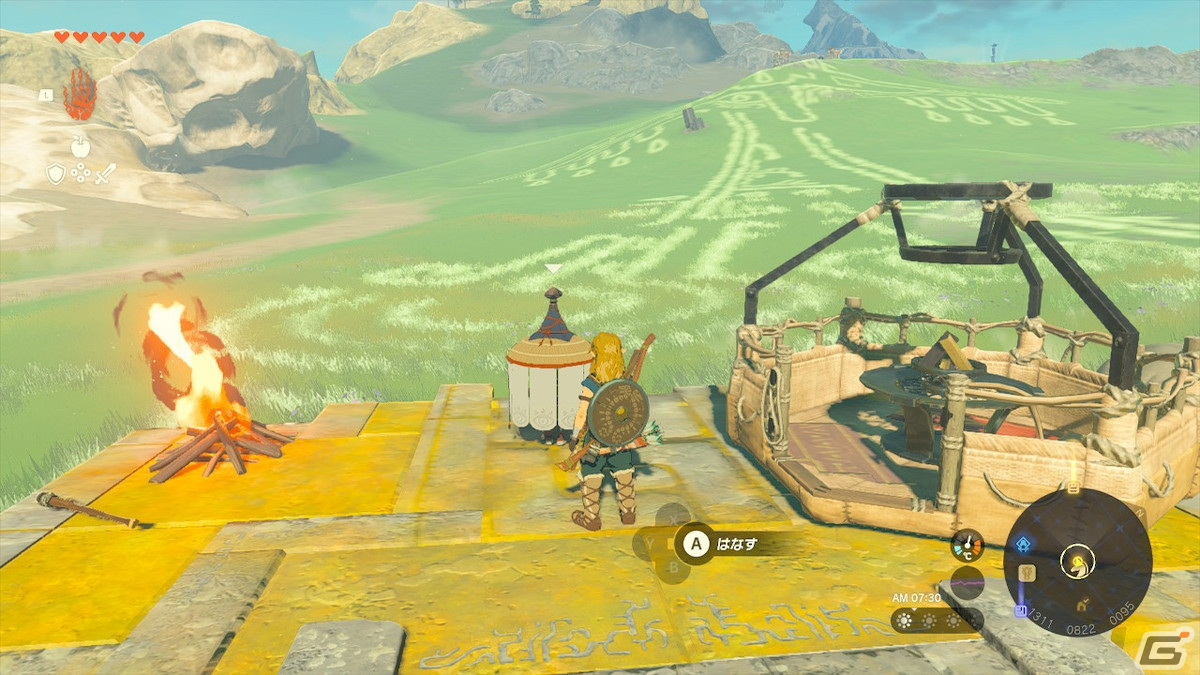Check the temperature gauge icon
The height and width of the screenshot is (675, 1200).
(x=966, y=545)
